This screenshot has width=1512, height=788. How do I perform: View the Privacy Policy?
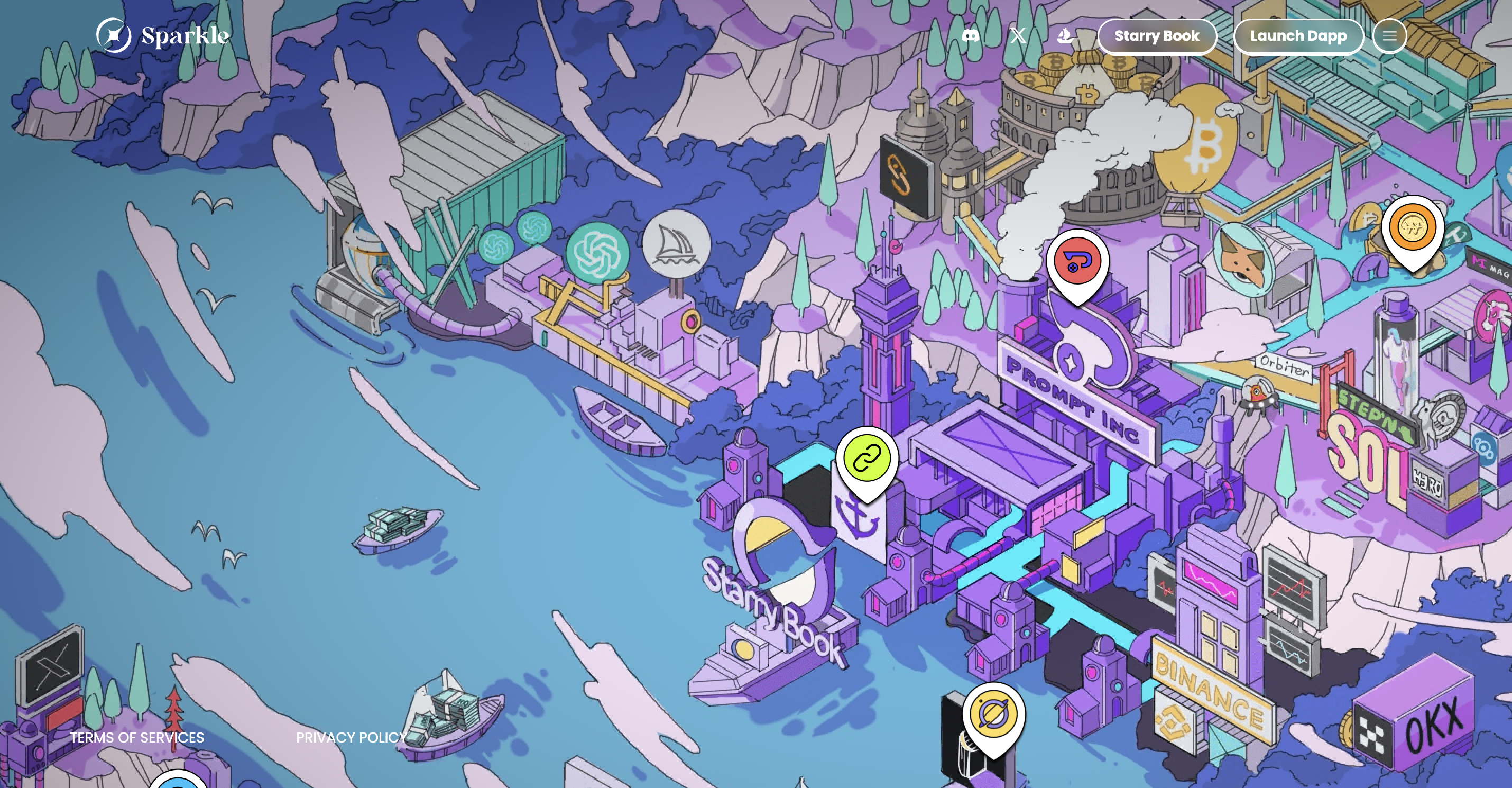tap(351, 738)
